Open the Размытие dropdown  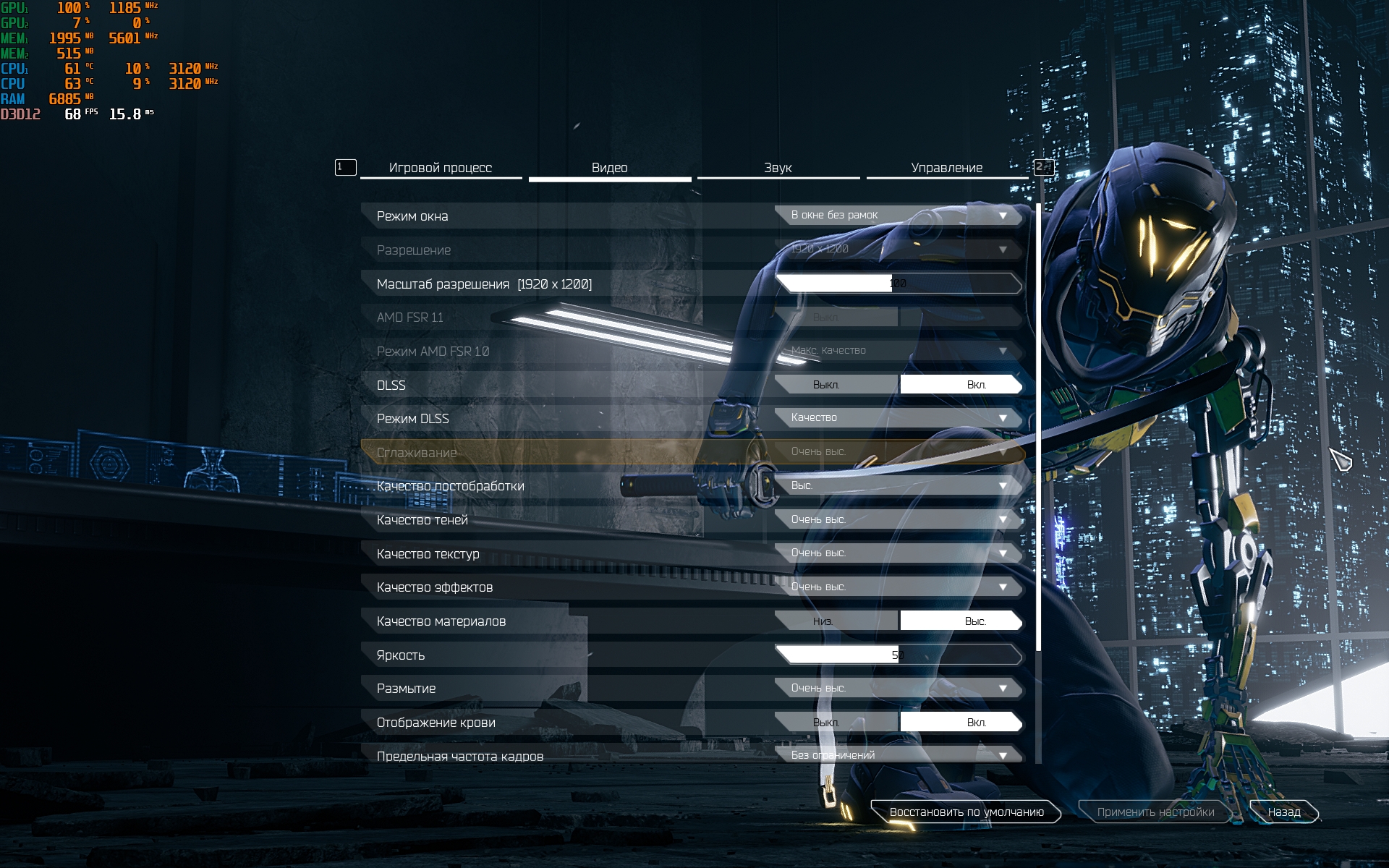(x=898, y=688)
